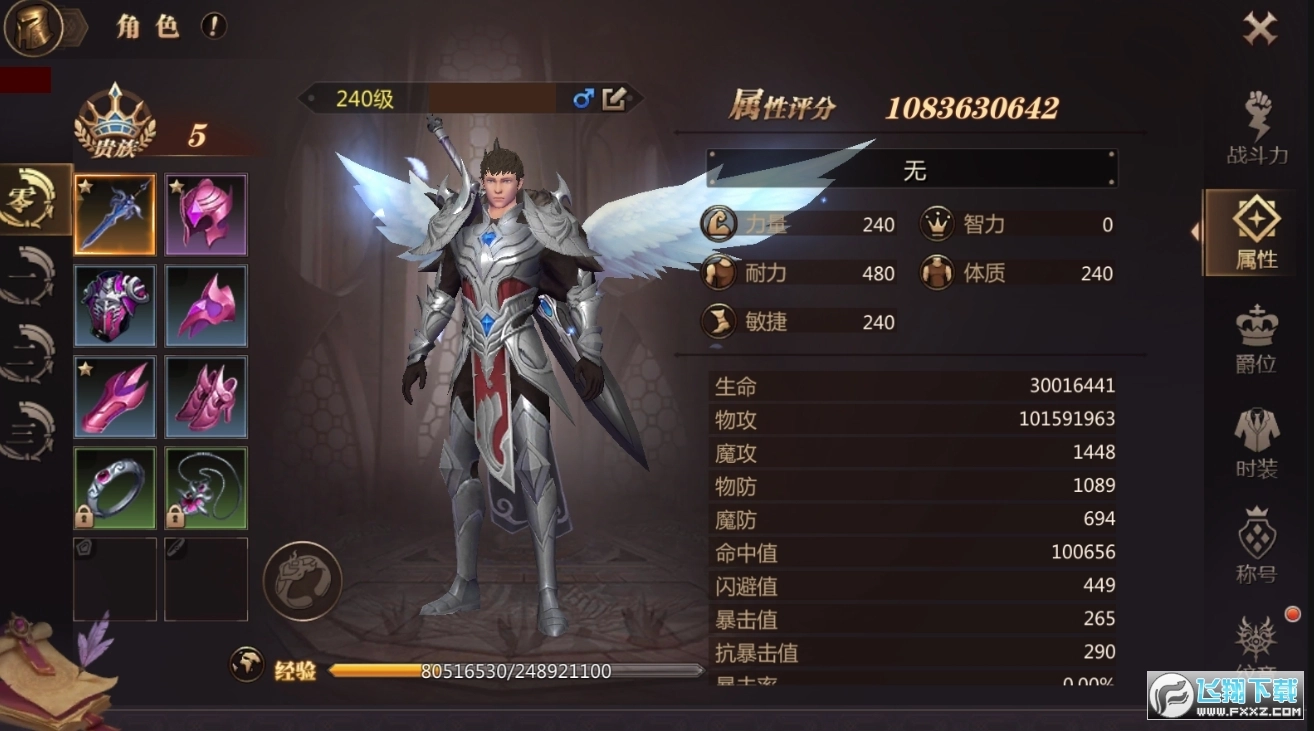The height and width of the screenshot is (731, 1314).
Task: Open the 爵位 nobility rank panel
Action: click(x=1256, y=337)
